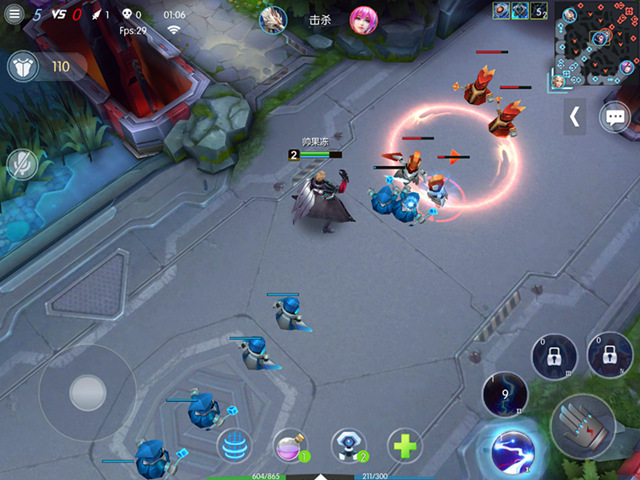Screen dimensions: 640x480
Task: Open the equipment shop armor icon
Action: click(23, 67)
